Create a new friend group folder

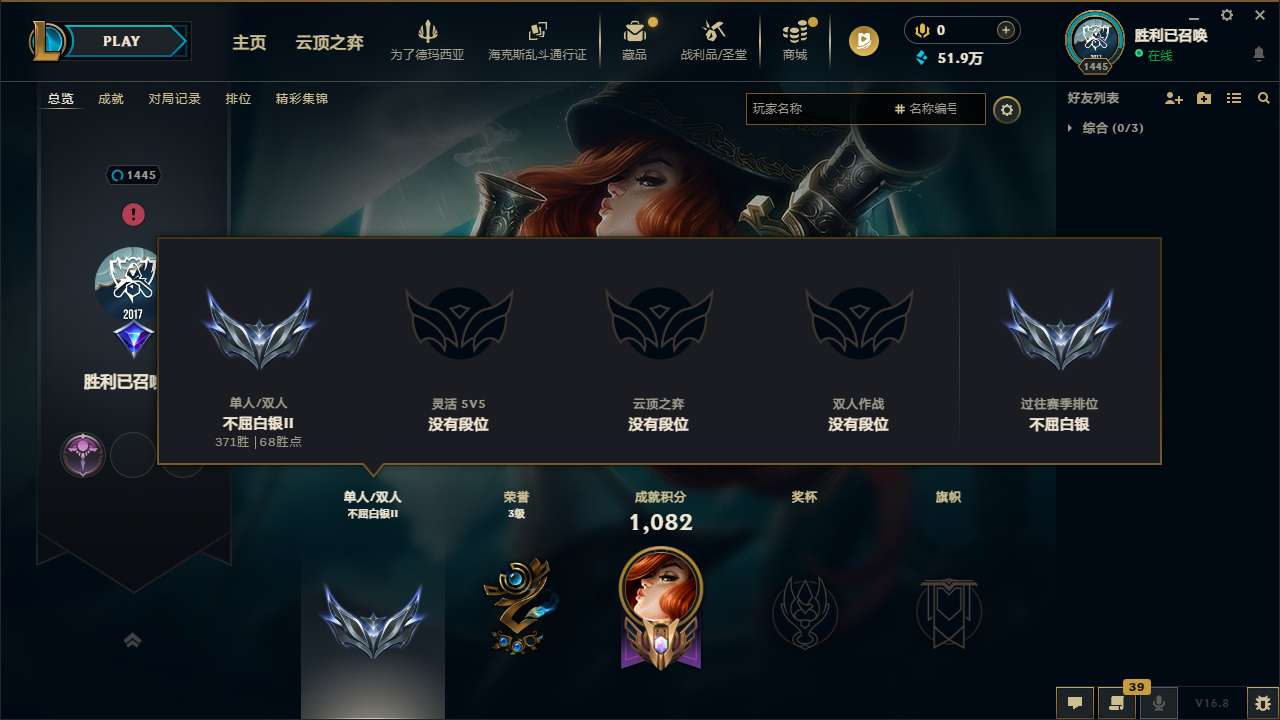[x=1203, y=98]
